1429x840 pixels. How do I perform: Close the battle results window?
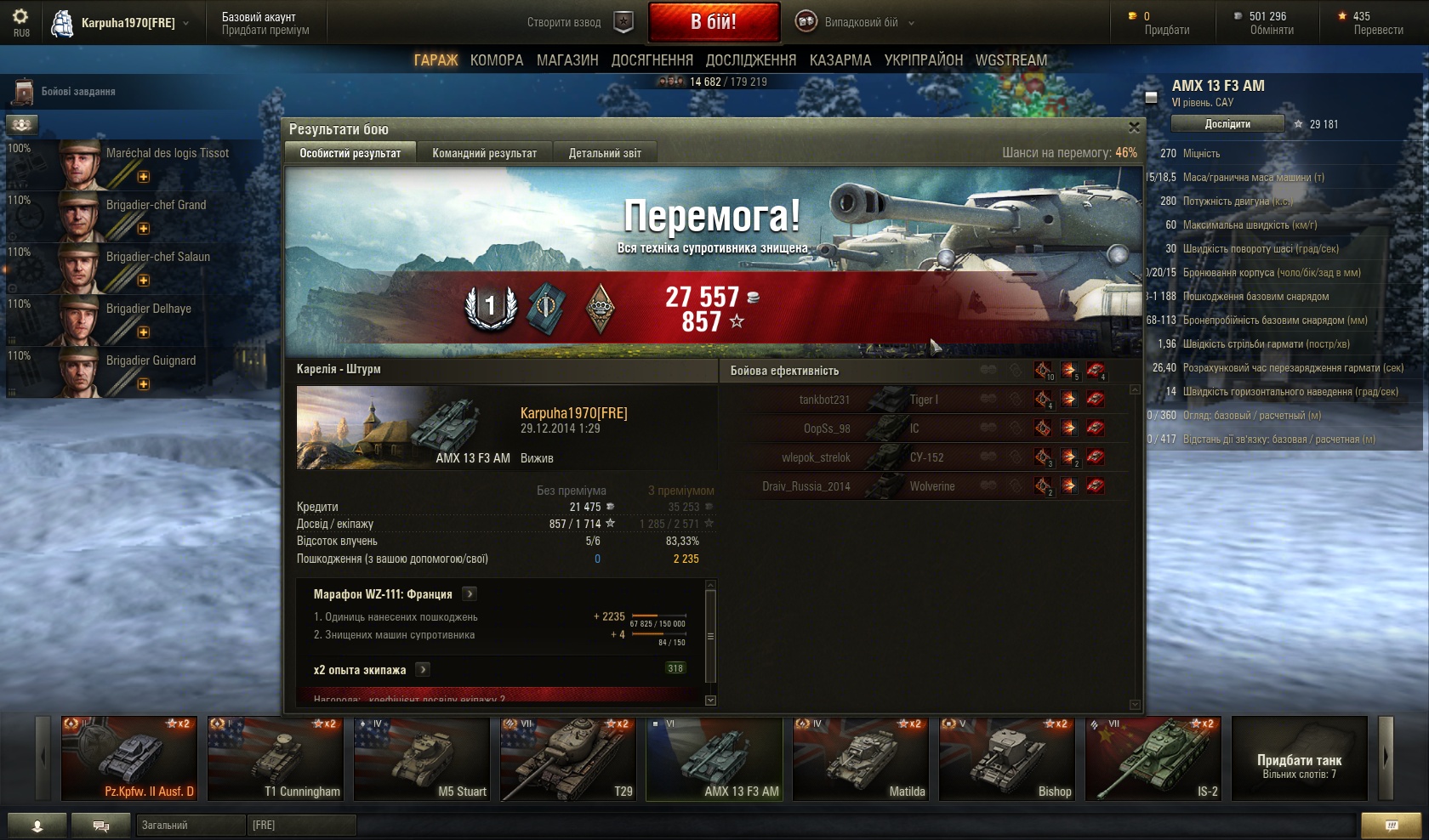click(x=1133, y=128)
